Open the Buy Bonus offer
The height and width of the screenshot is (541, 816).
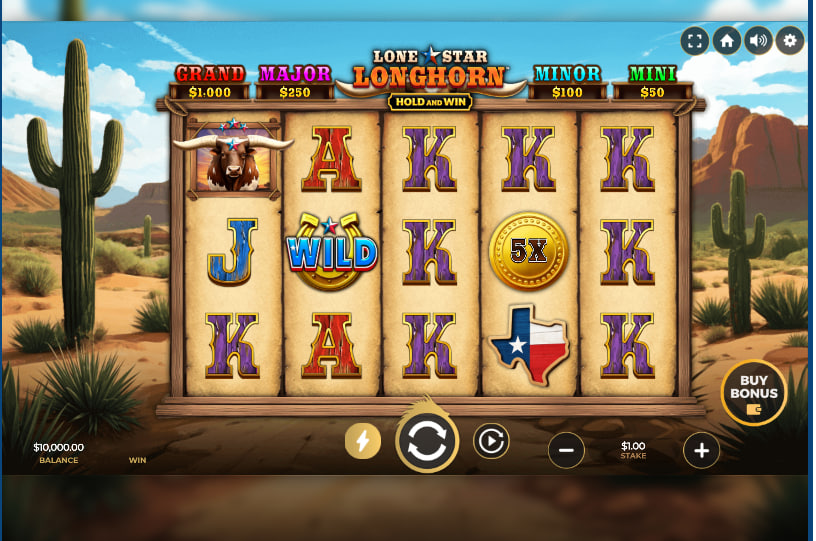coord(753,393)
